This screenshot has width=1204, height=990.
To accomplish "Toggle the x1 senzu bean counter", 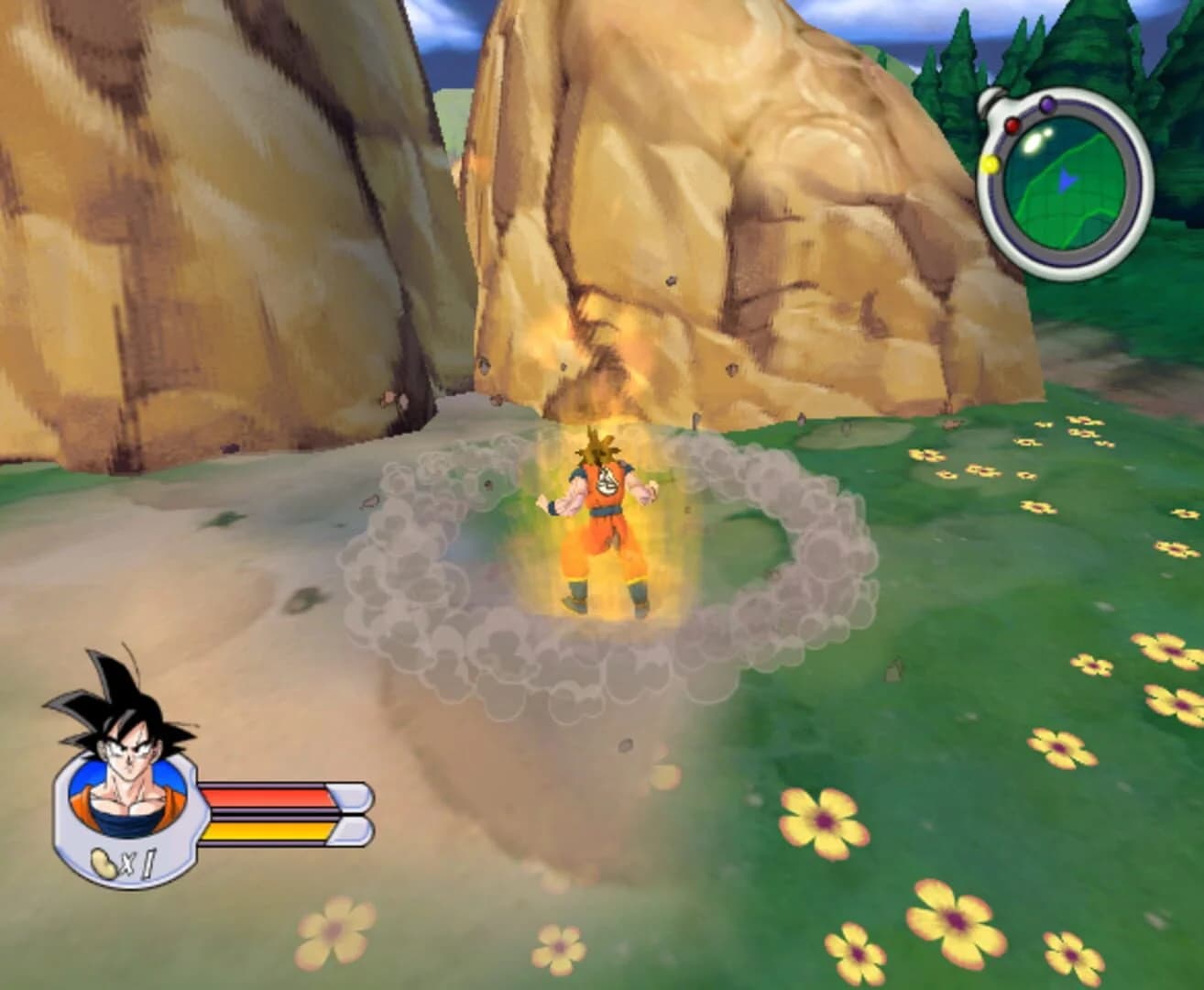I will (139, 864).
